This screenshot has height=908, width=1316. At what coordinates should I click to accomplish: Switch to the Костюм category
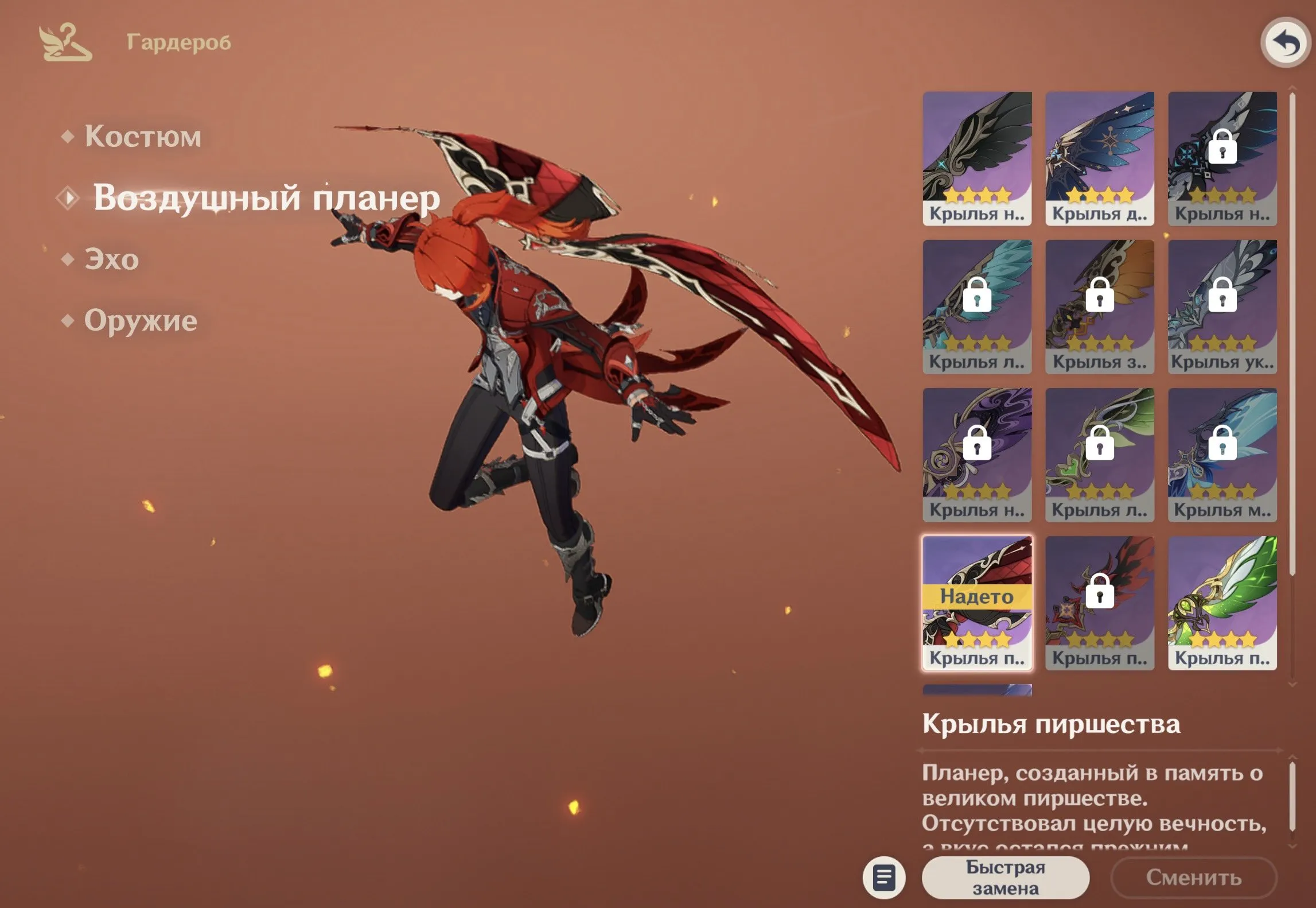coord(143,136)
